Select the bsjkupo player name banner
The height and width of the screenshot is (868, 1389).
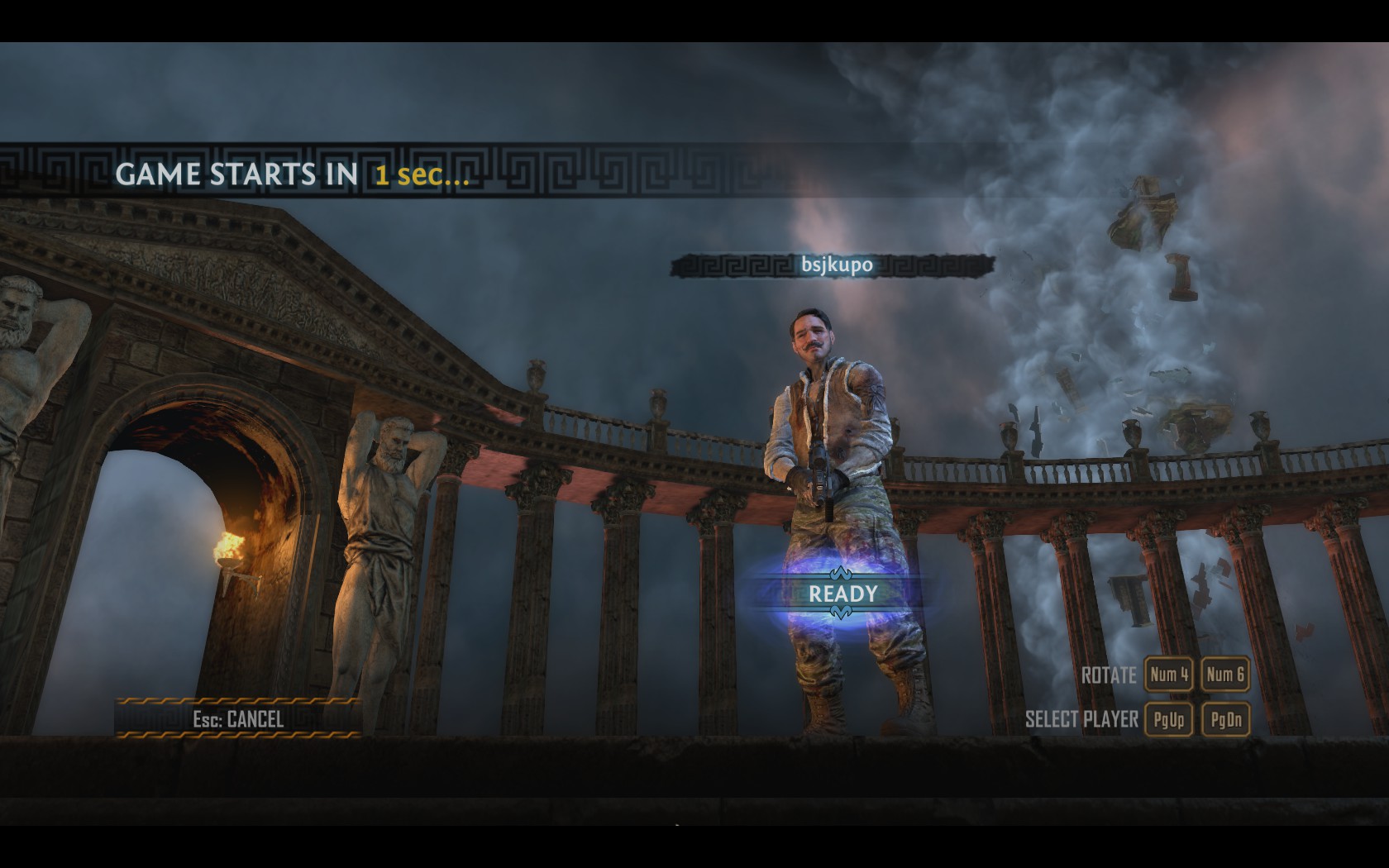point(836,265)
